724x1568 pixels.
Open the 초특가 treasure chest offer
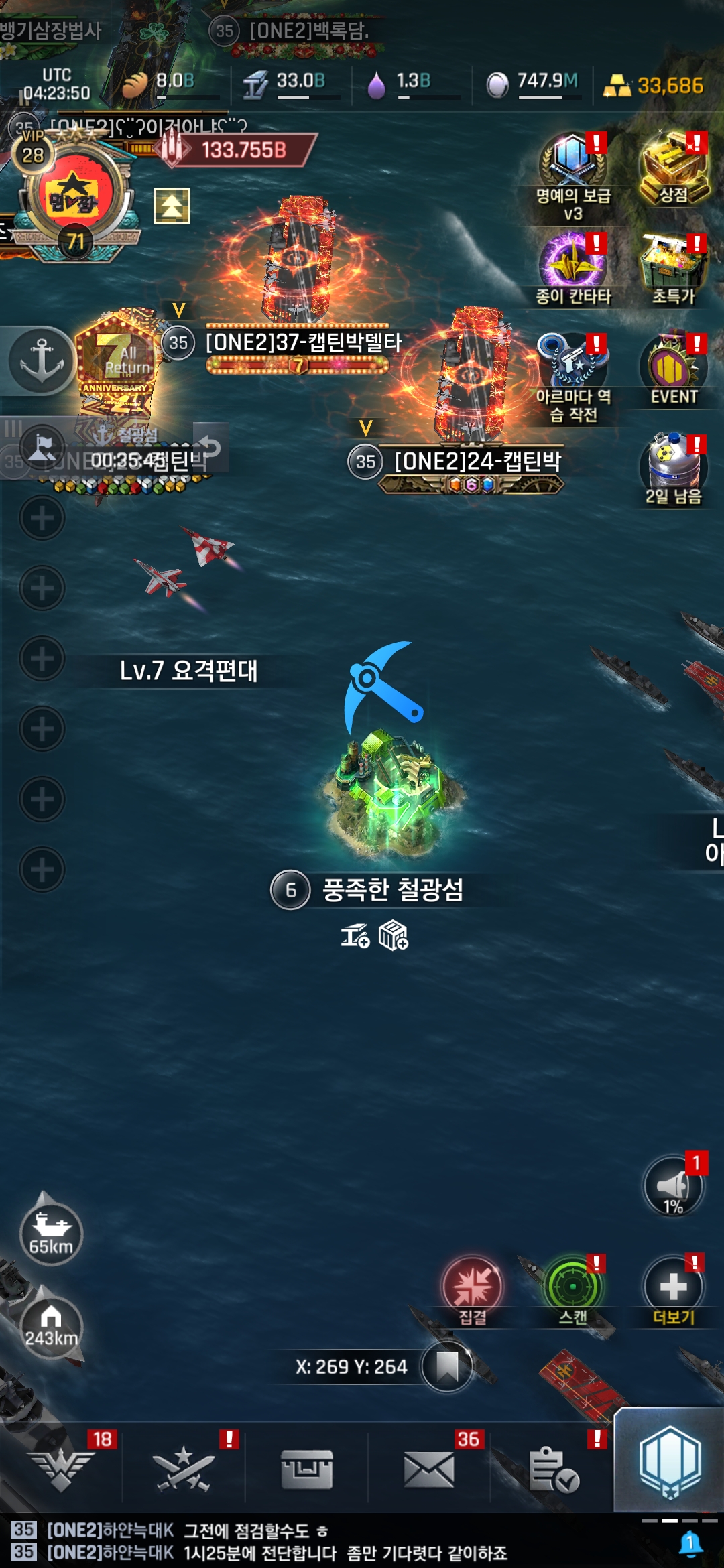click(x=673, y=265)
